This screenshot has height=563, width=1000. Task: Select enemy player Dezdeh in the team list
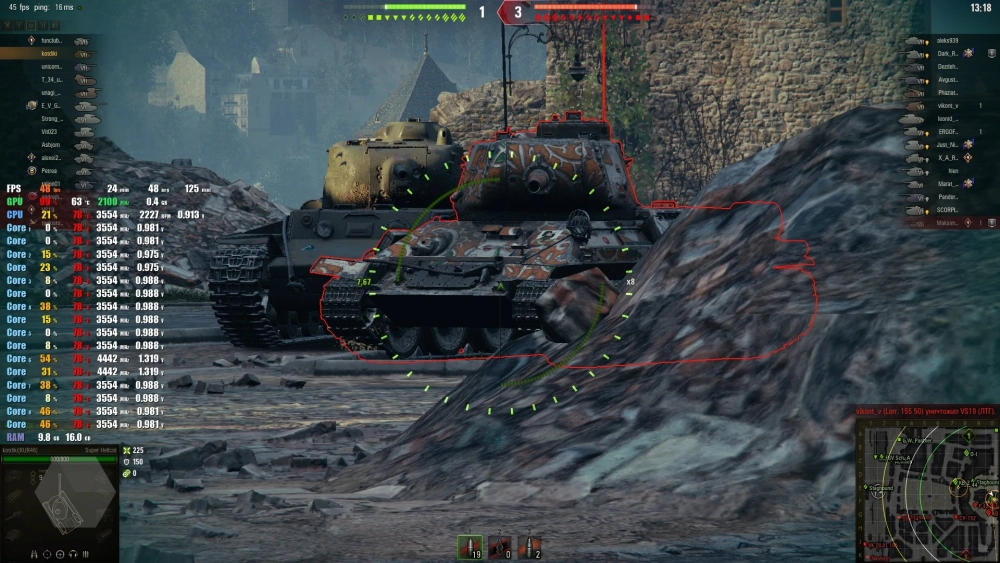coord(949,66)
